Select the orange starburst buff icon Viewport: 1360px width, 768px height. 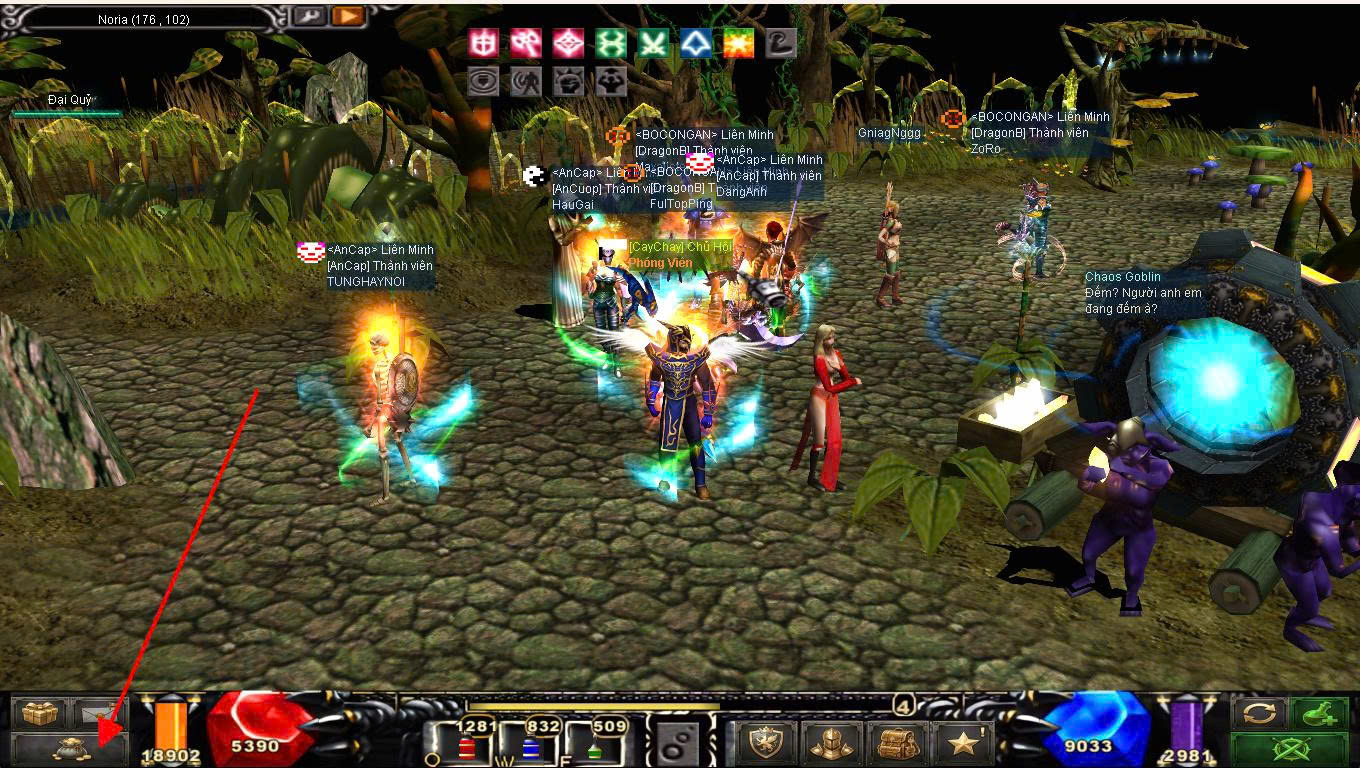pyautogui.click(x=739, y=43)
